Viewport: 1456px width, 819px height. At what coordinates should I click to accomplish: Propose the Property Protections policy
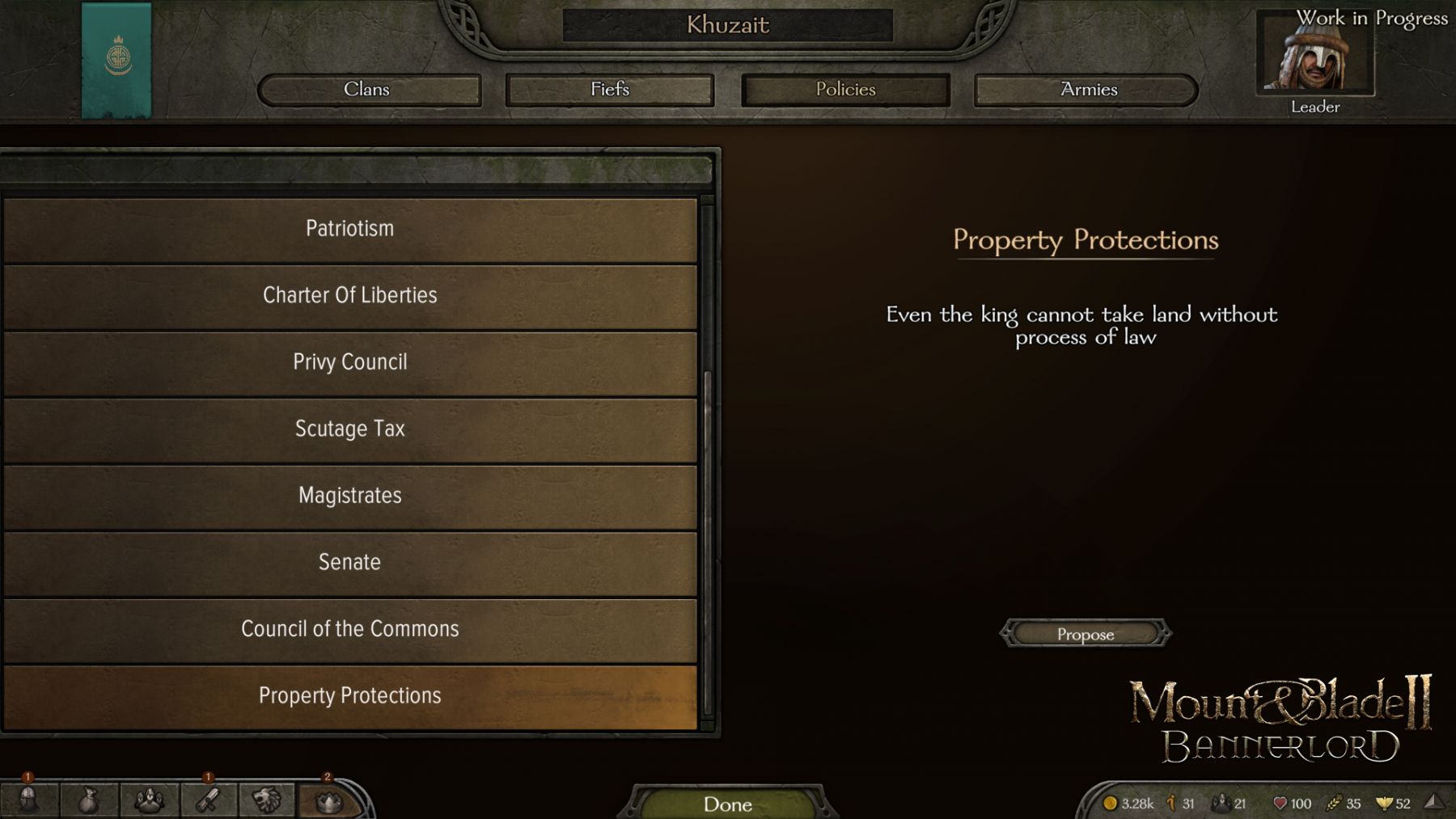pos(1085,635)
